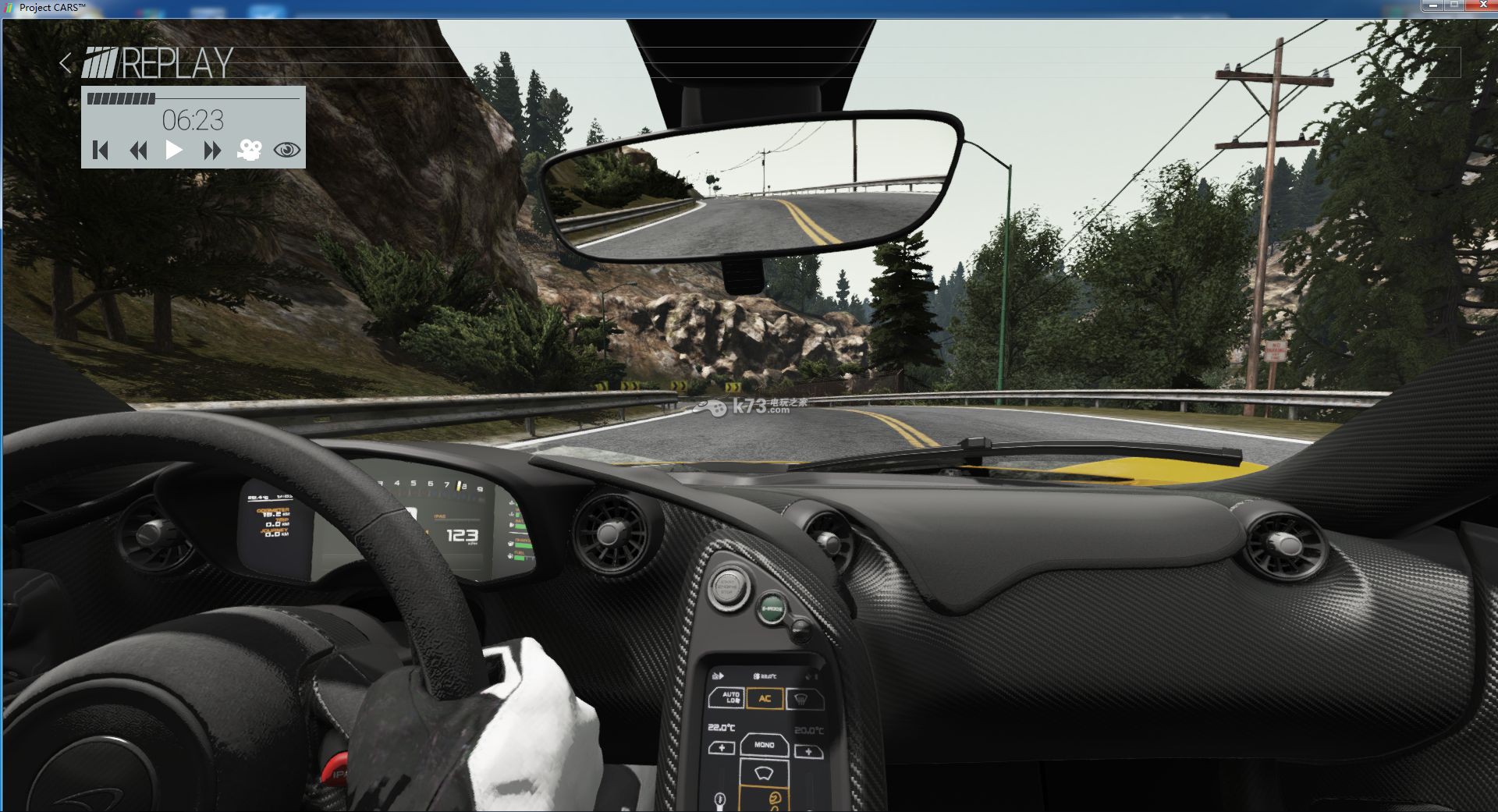This screenshot has width=1498, height=812.
Task: Close the Project CARS window
Action: click(x=1482, y=5)
